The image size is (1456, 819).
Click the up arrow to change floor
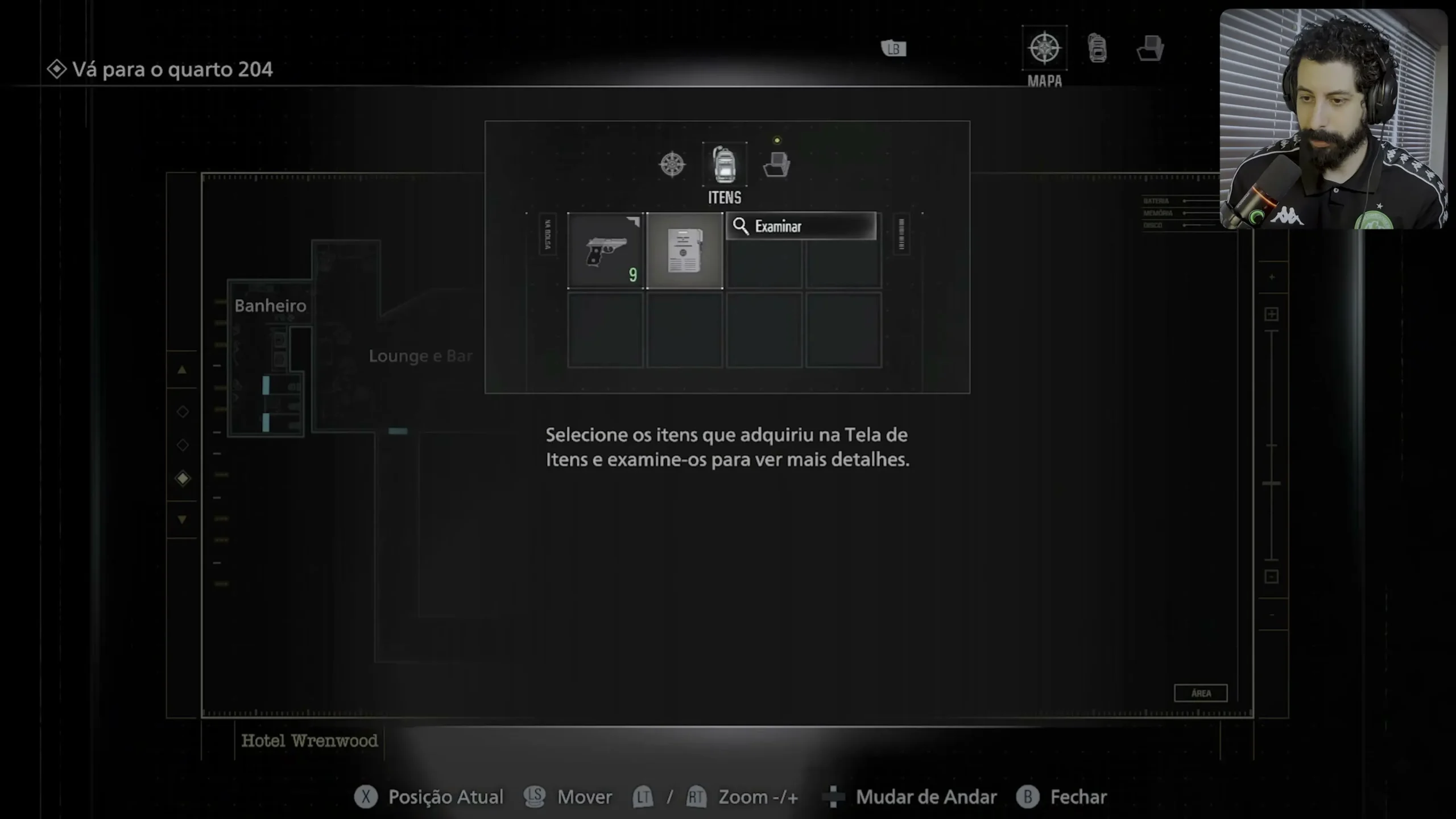coord(183,370)
